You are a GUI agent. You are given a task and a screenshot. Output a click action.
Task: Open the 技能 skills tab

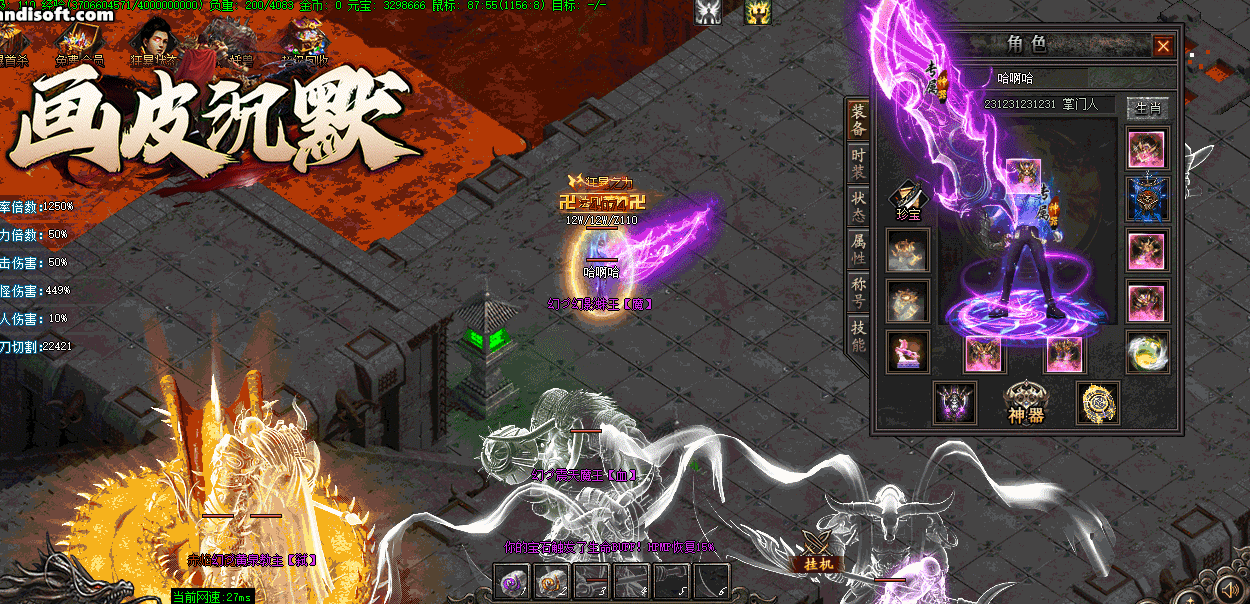pos(858,336)
